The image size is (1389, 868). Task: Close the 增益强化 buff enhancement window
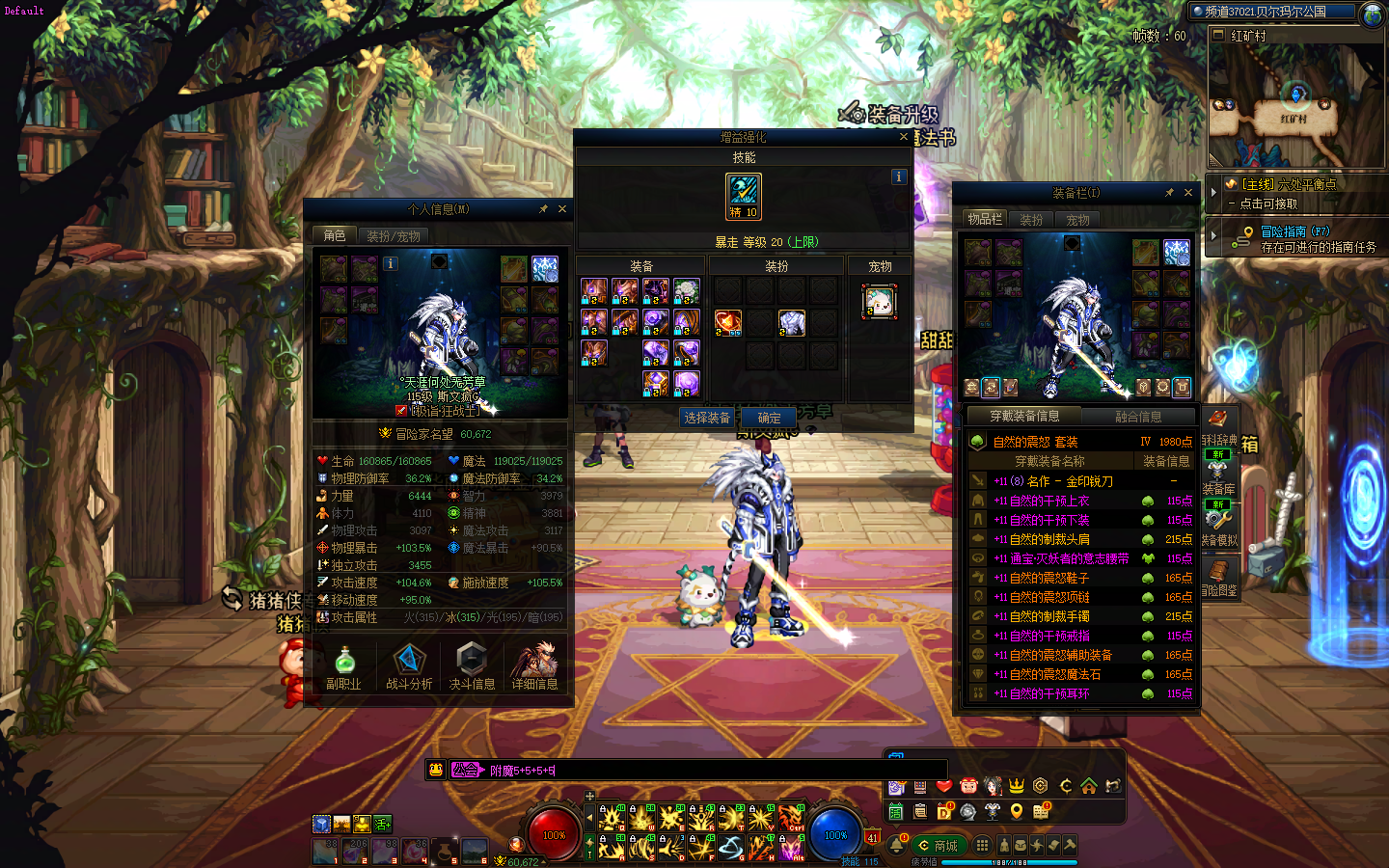click(x=903, y=137)
